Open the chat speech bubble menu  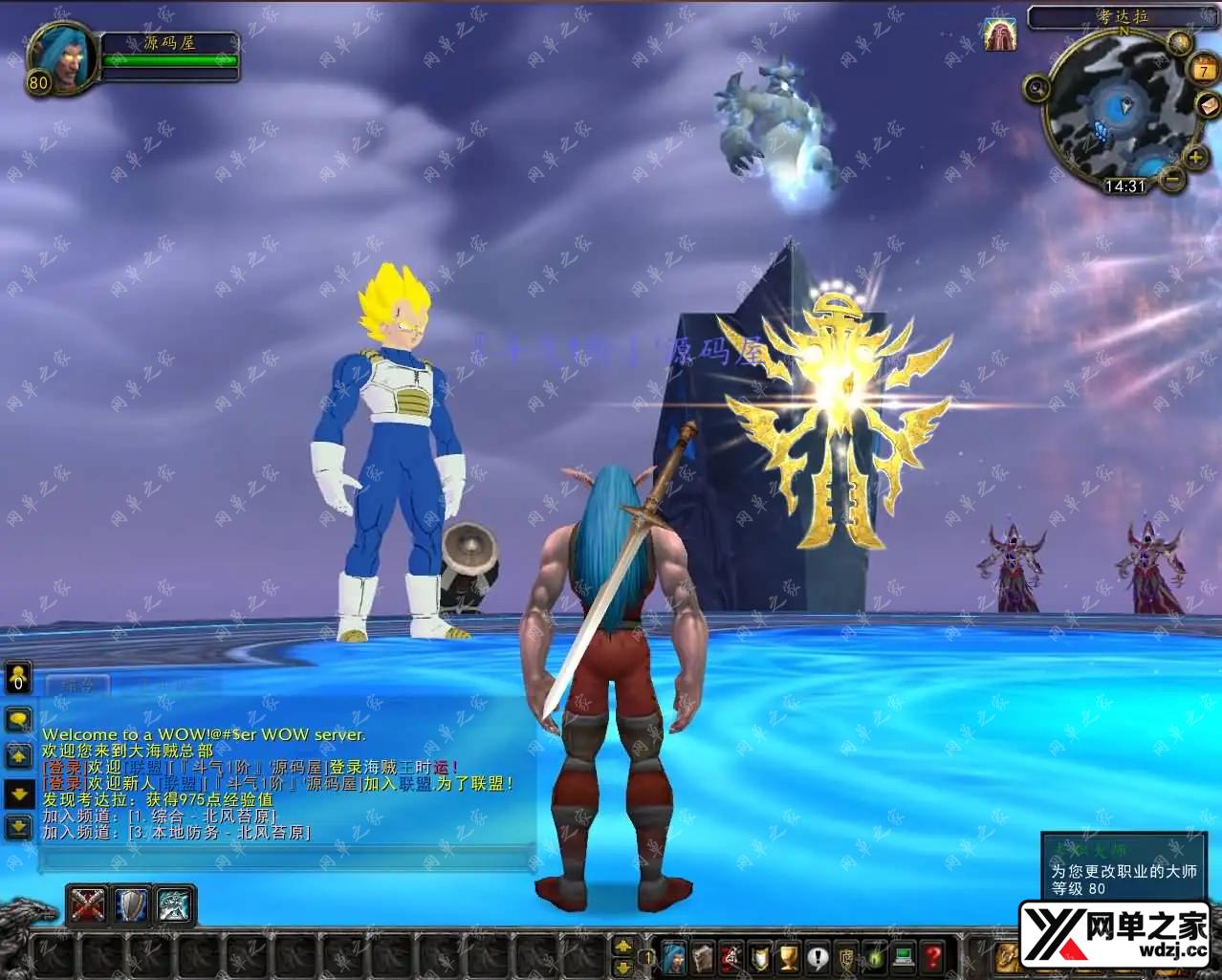pos(18,717)
